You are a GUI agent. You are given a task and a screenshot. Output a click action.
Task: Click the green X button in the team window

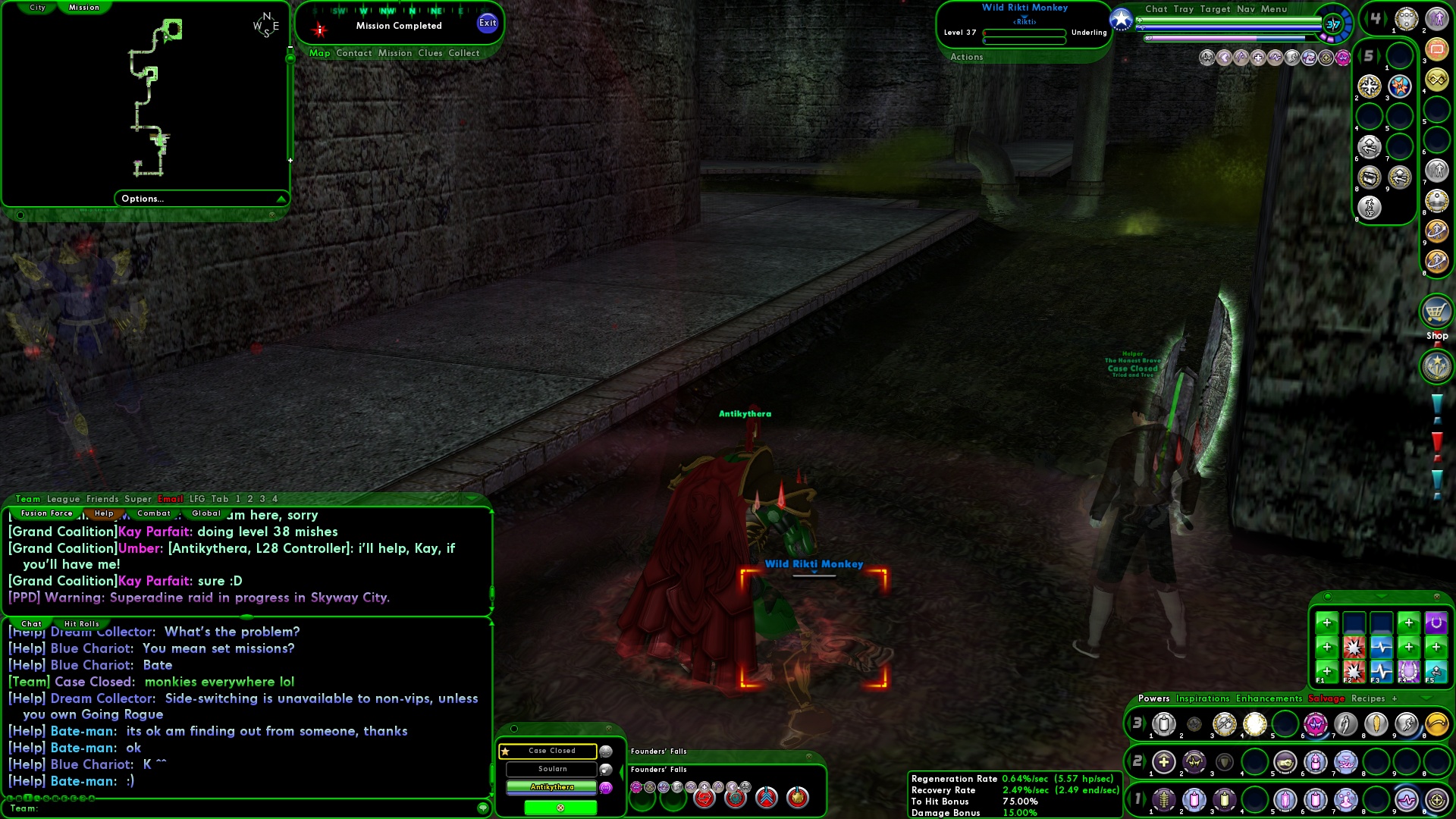(560, 808)
